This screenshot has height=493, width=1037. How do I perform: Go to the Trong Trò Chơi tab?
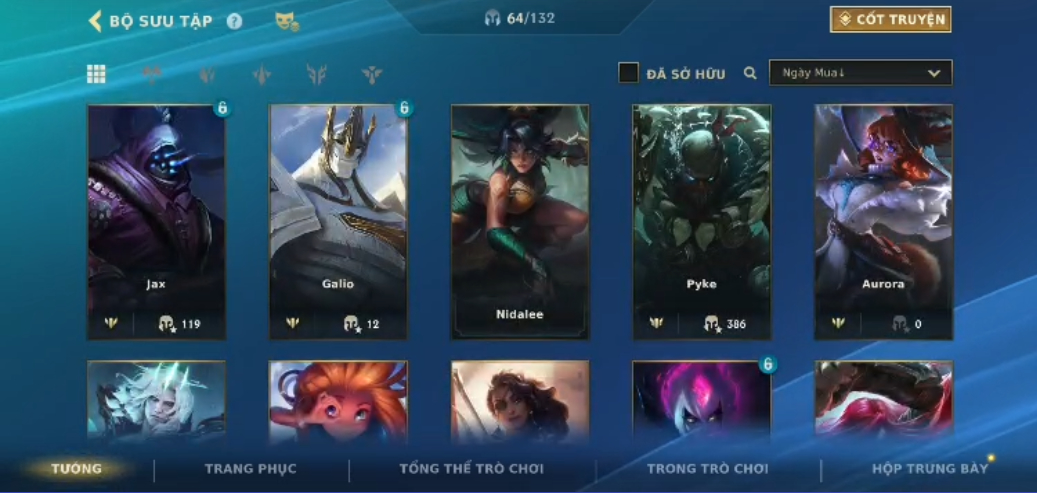[x=708, y=469]
